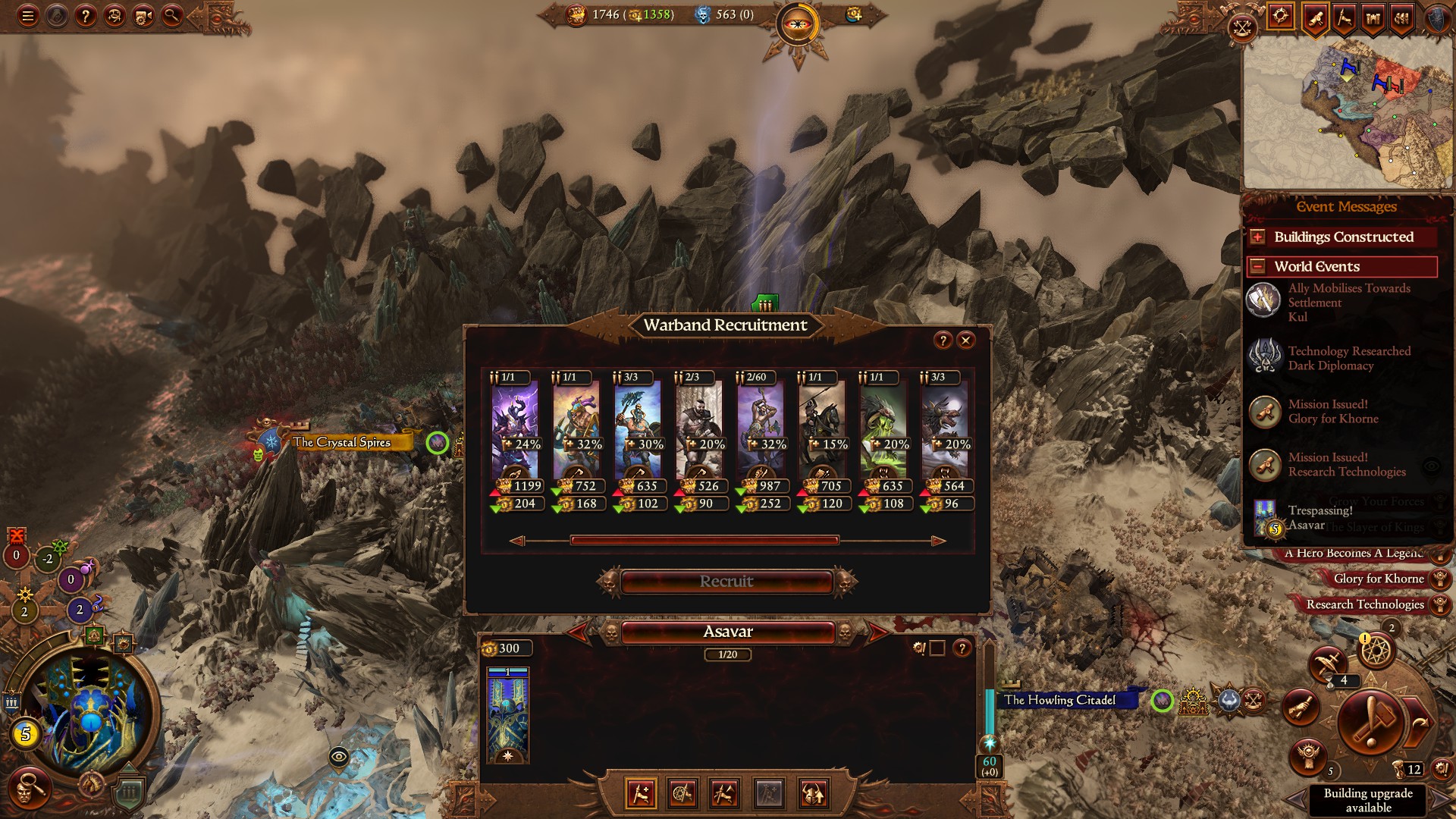The height and width of the screenshot is (819, 1456).
Task: Open the magnifying glass search button
Action: 172,16
